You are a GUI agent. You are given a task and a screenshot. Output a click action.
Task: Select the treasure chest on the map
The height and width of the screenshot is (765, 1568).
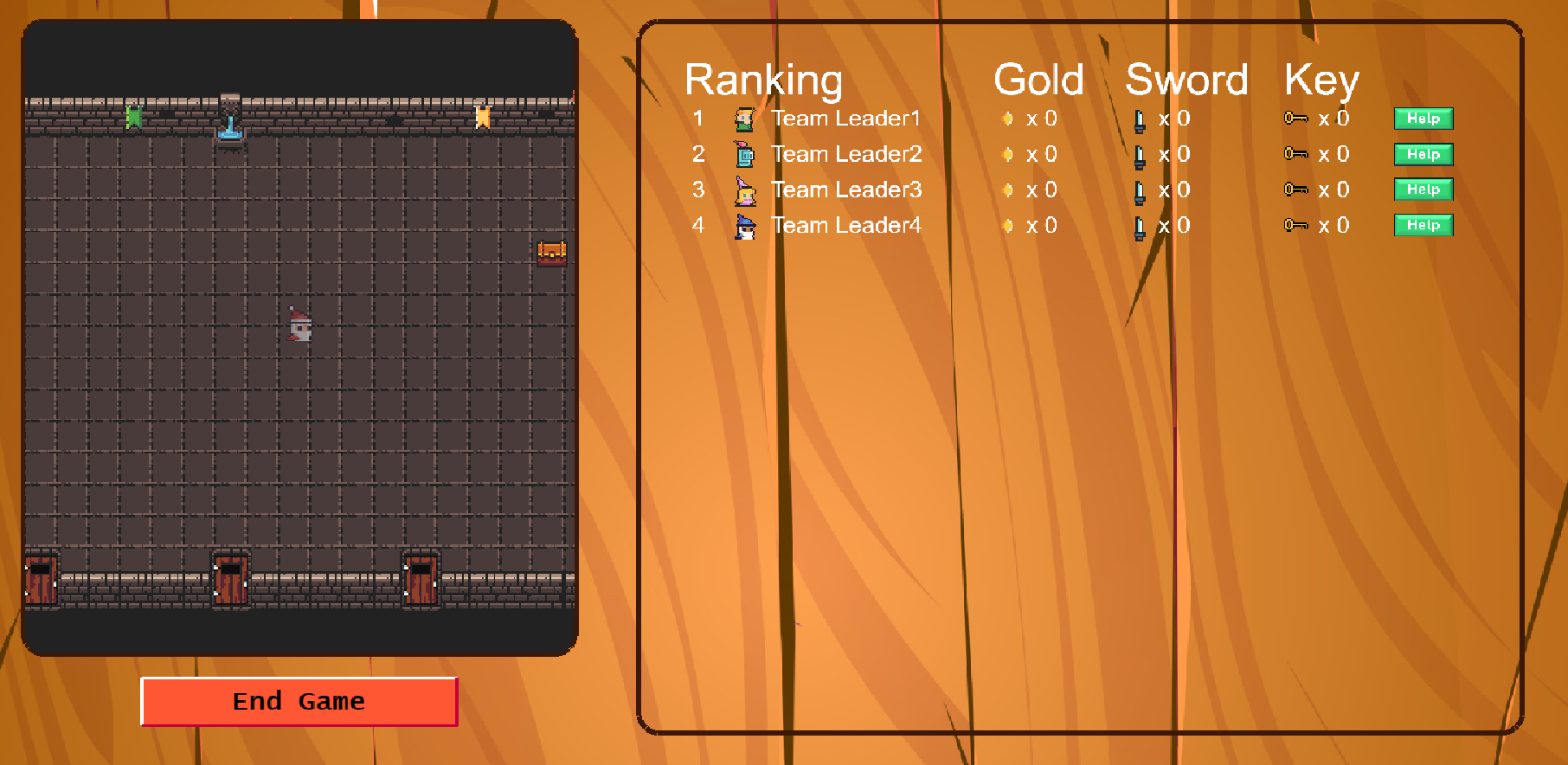(x=550, y=252)
